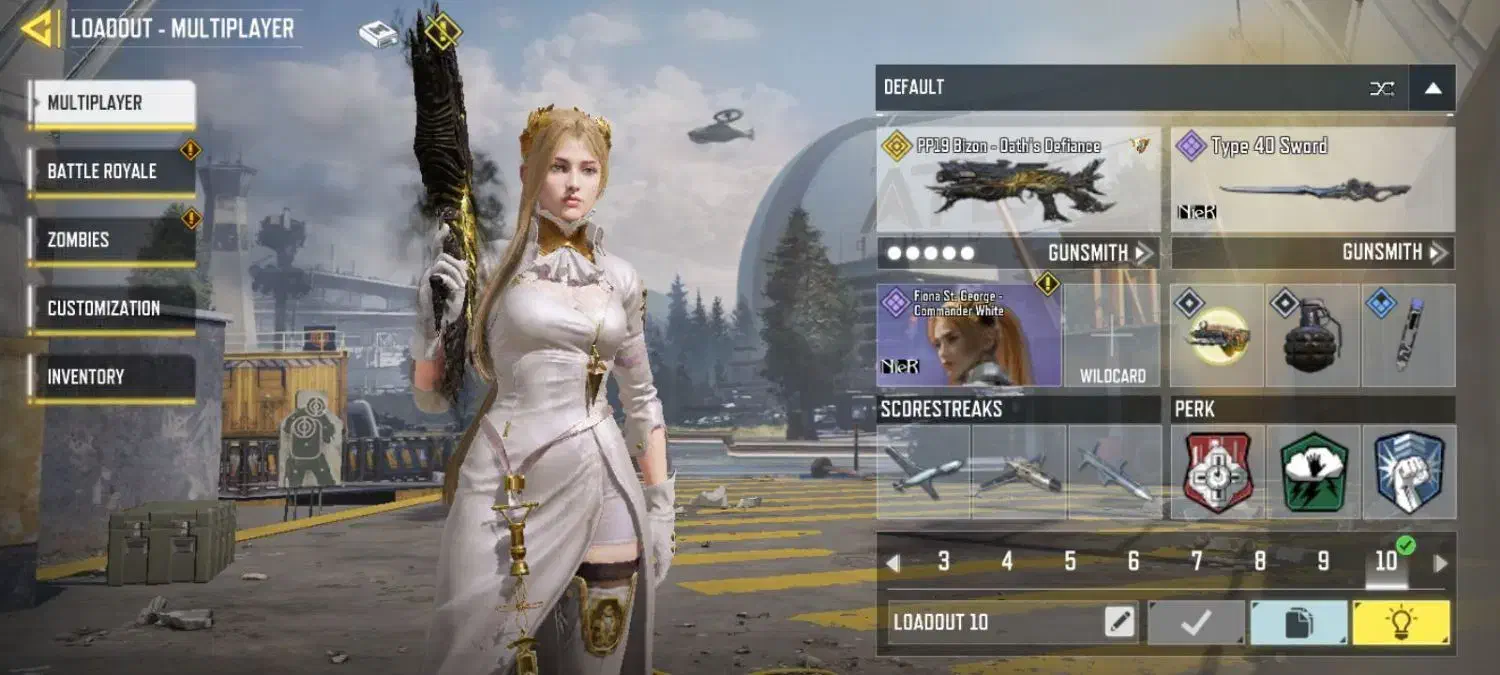Select the Customization tab
This screenshot has width=1500, height=675.
click(x=111, y=308)
